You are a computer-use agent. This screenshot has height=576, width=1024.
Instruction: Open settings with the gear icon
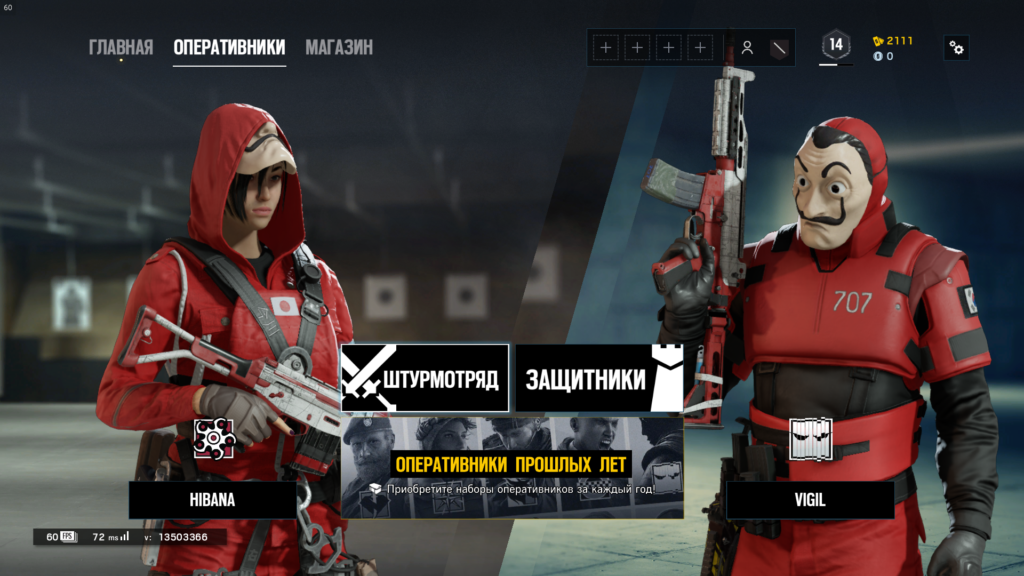pos(957,47)
